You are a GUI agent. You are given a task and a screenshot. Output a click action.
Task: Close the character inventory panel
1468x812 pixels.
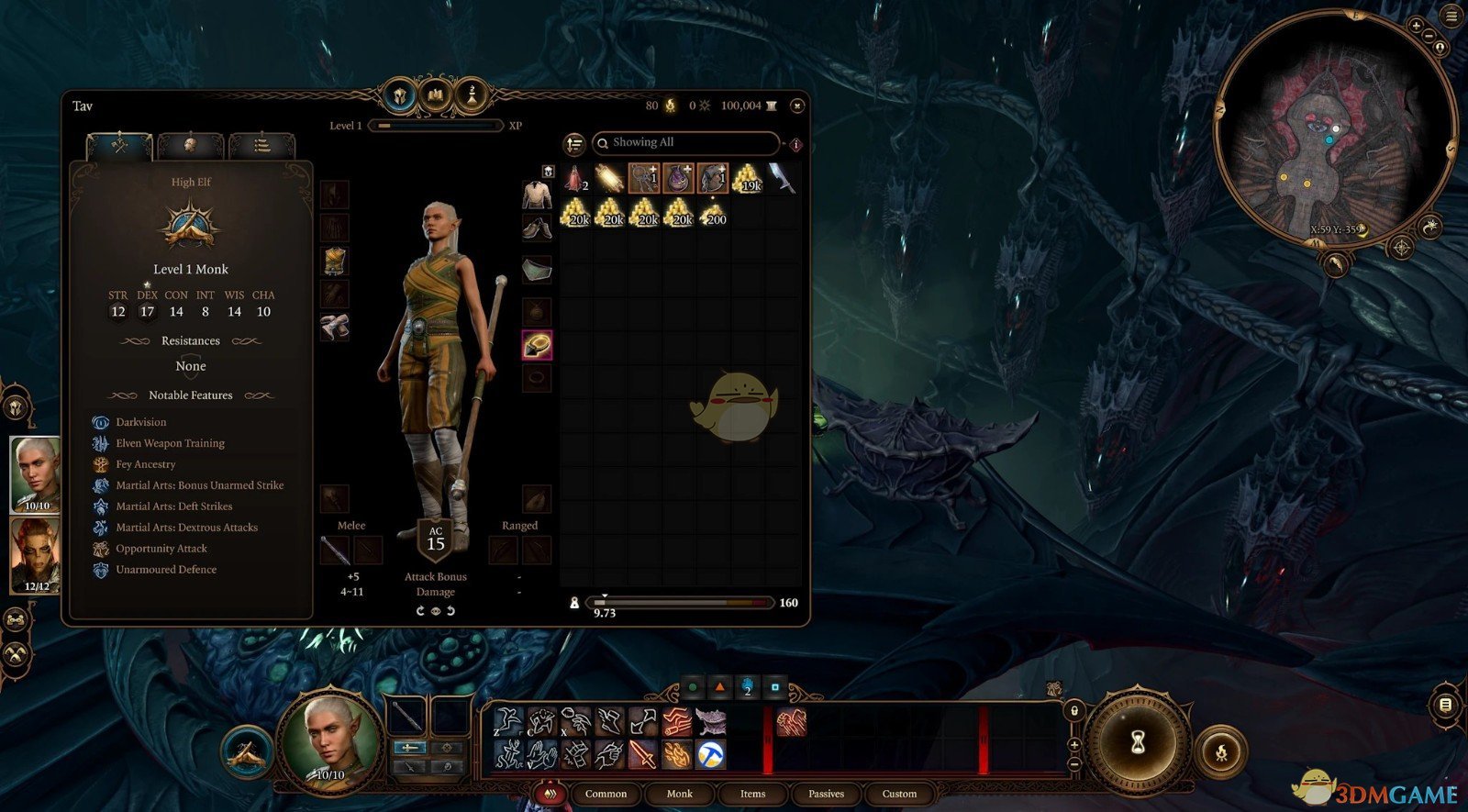797,106
